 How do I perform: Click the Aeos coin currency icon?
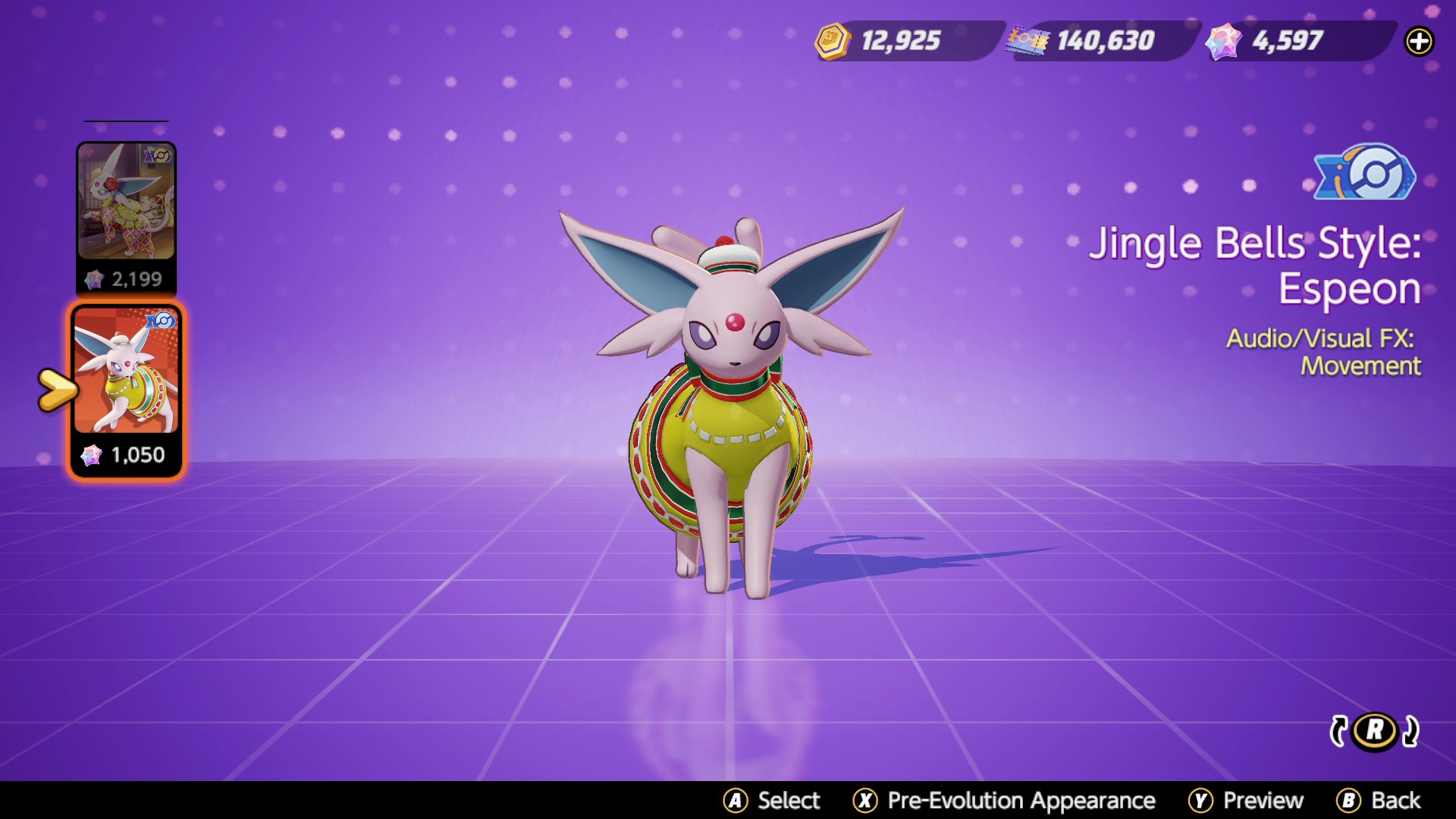[833, 42]
